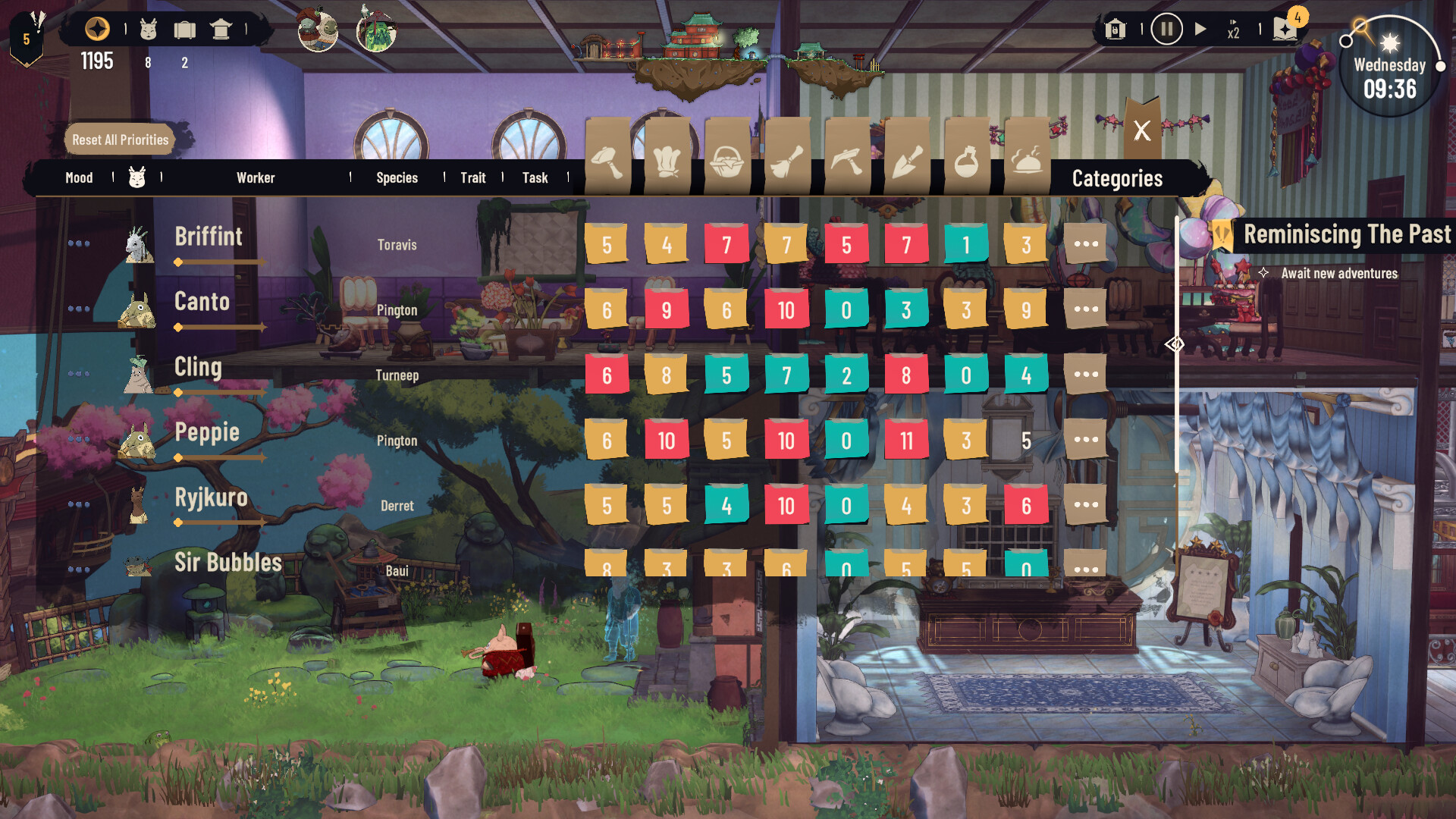The width and height of the screenshot is (1456, 819).
Task: Select the broom cleaning category tab
Action: pyautogui.click(x=786, y=161)
